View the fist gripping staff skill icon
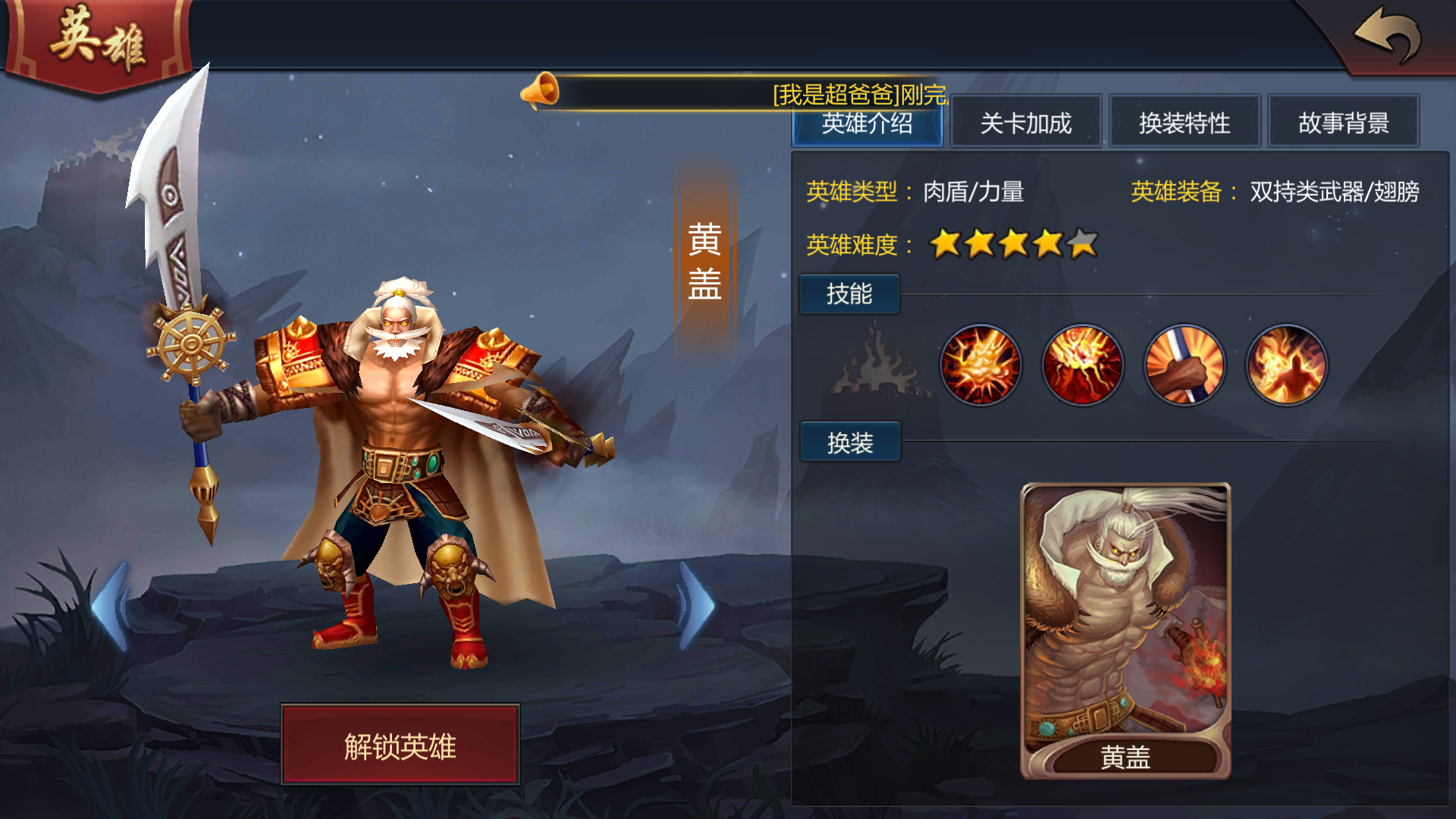The height and width of the screenshot is (819, 1456). click(1185, 366)
